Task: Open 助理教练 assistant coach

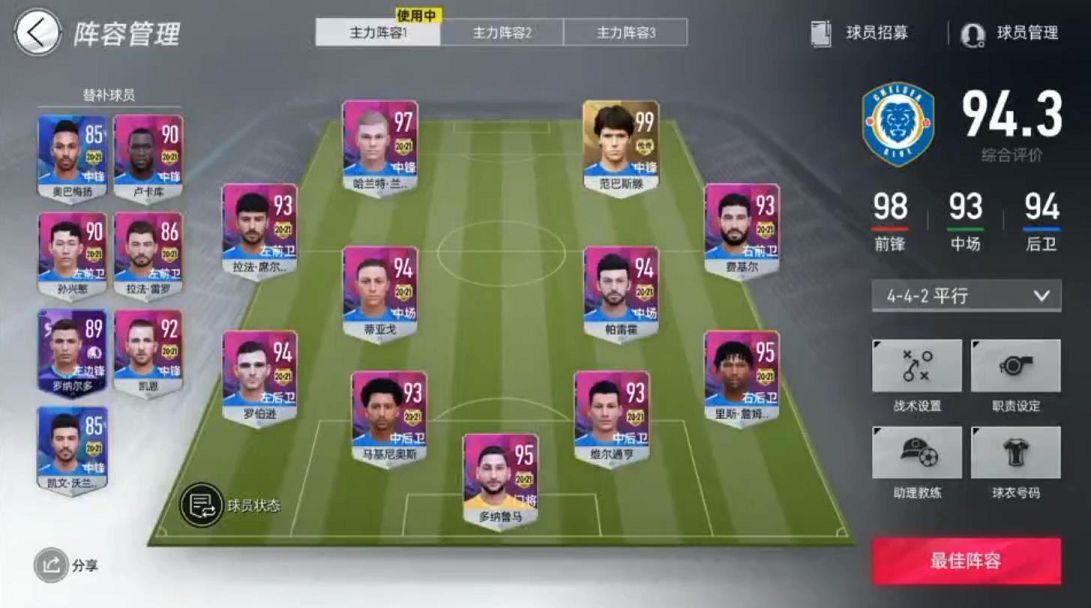Action: (917, 463)
